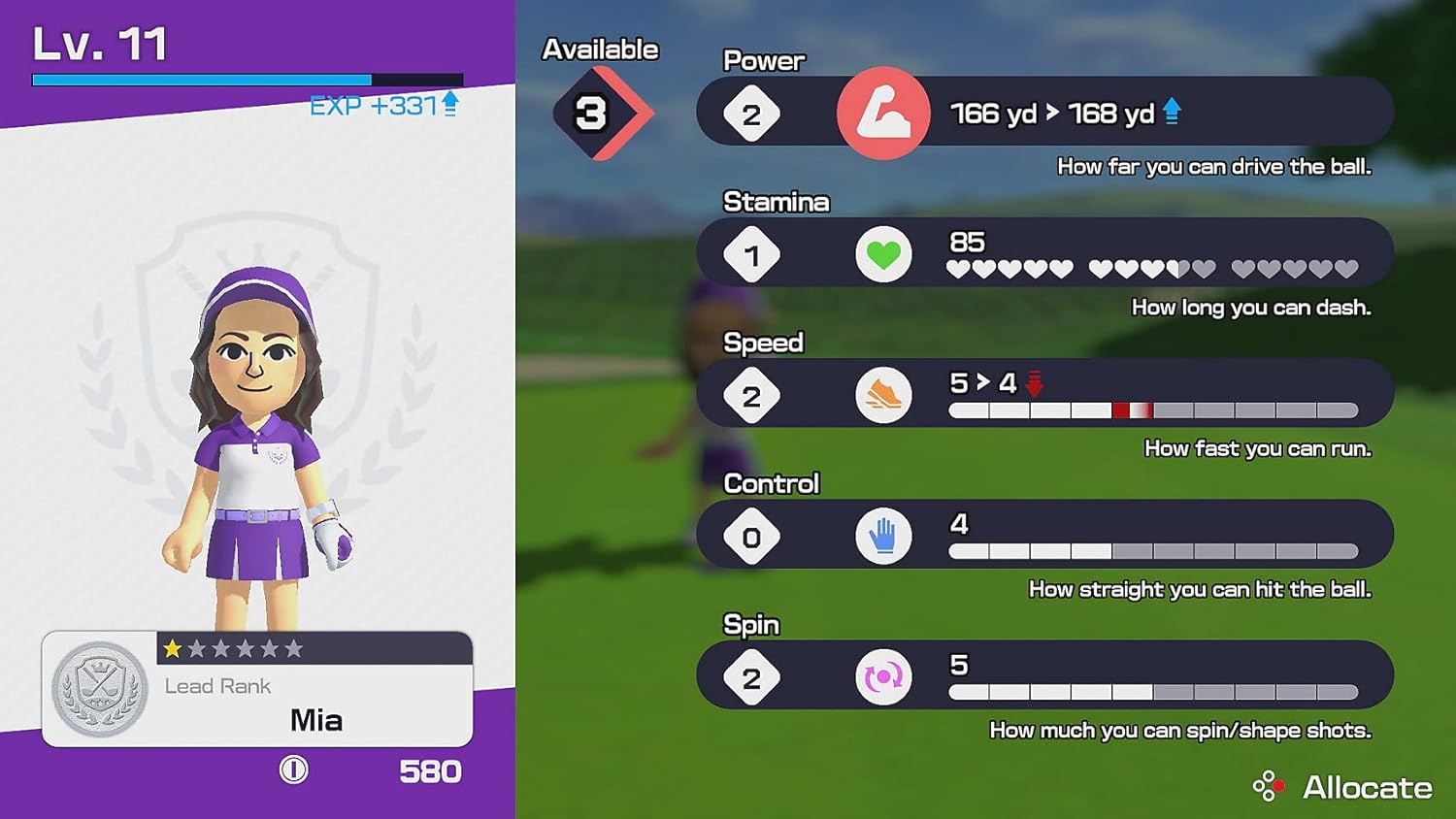This screenshot has width=1456, height=819.
Task: Click the Control hand icon
Action: coord(882,535)
